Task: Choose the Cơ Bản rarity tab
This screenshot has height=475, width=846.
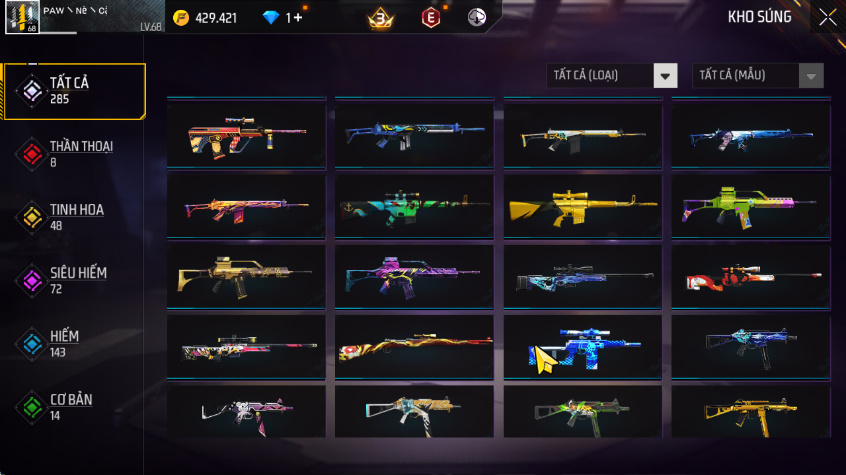Action: pos(74,406)
